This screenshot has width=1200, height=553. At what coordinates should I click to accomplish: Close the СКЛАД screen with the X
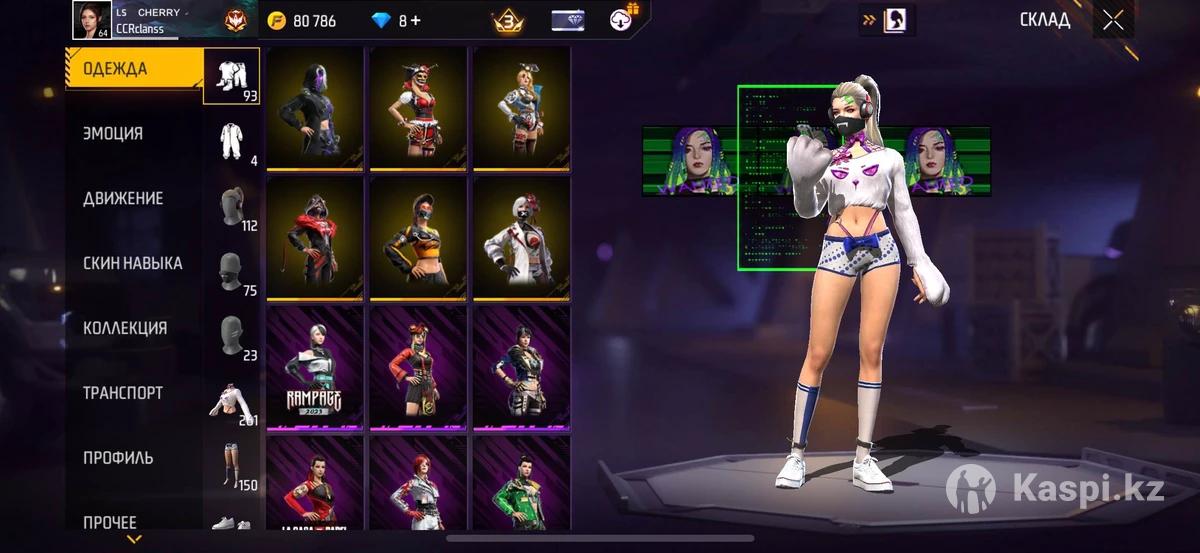[1113, 20]
